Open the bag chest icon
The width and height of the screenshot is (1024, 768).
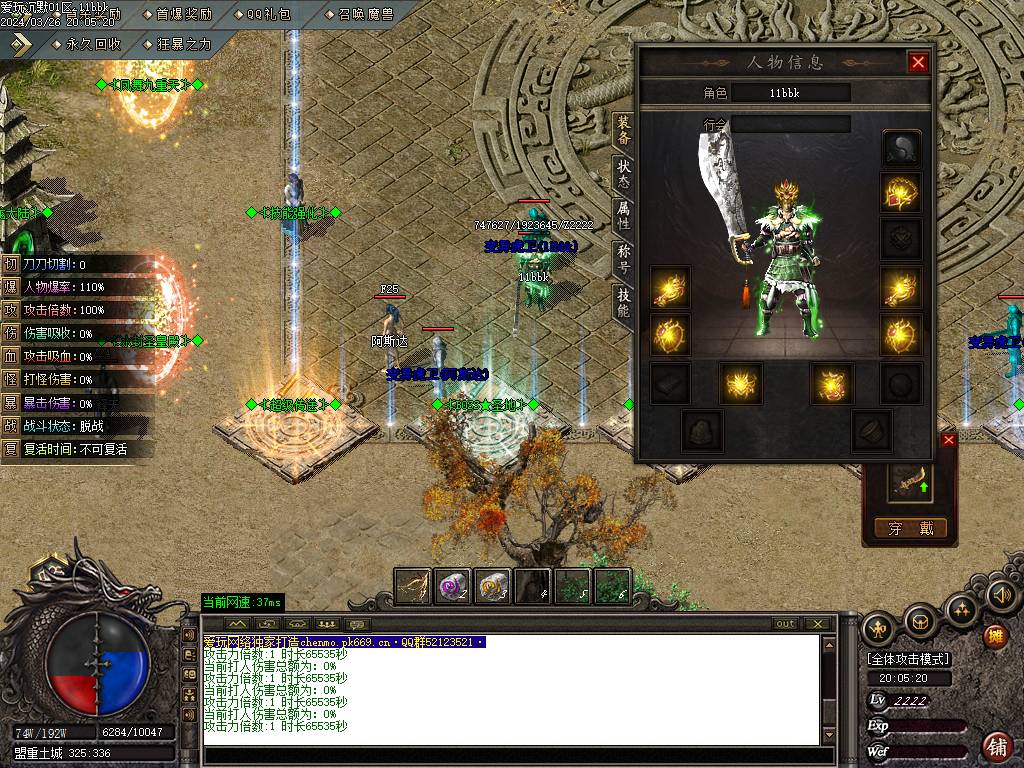920,623
